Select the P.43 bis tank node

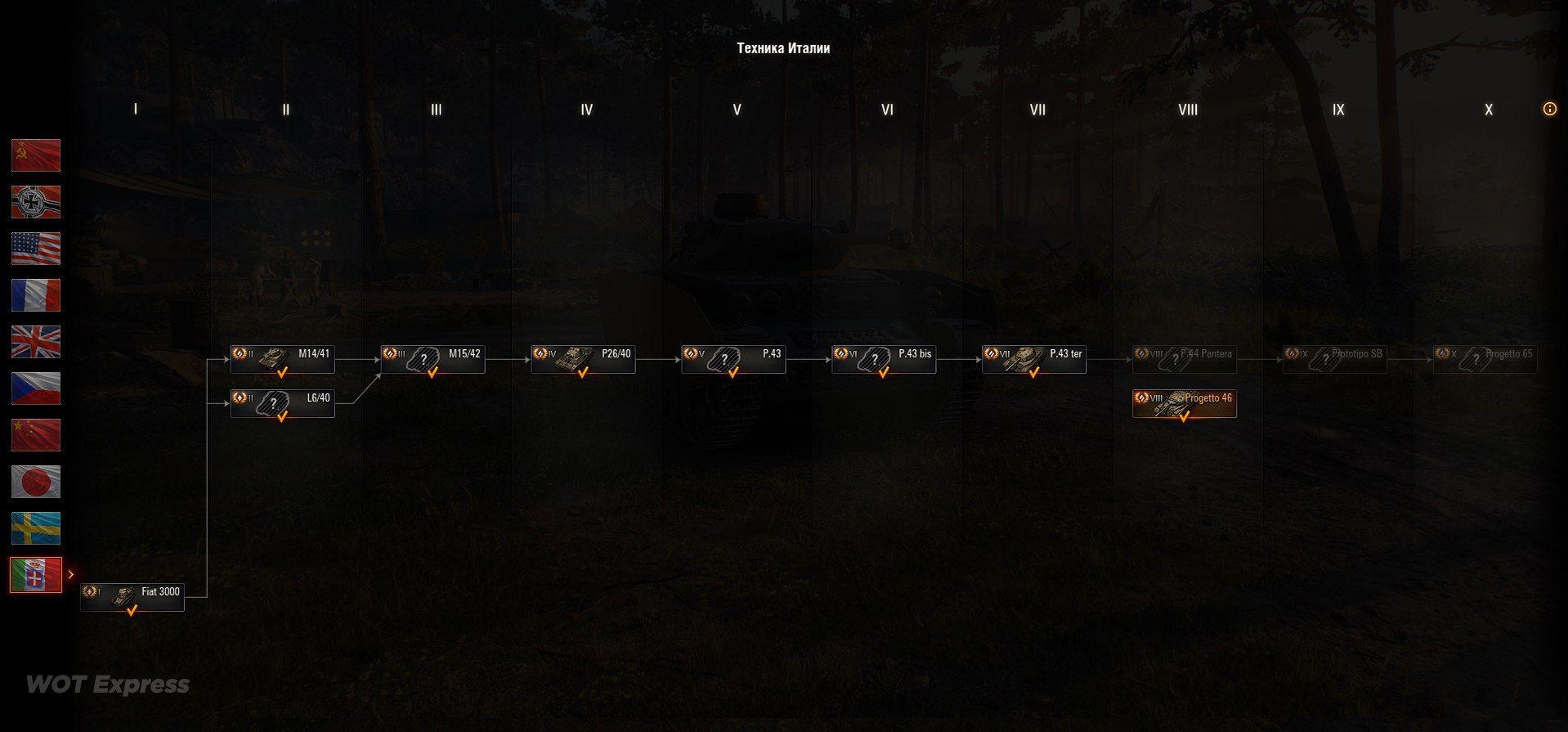(x=884, y=359)
